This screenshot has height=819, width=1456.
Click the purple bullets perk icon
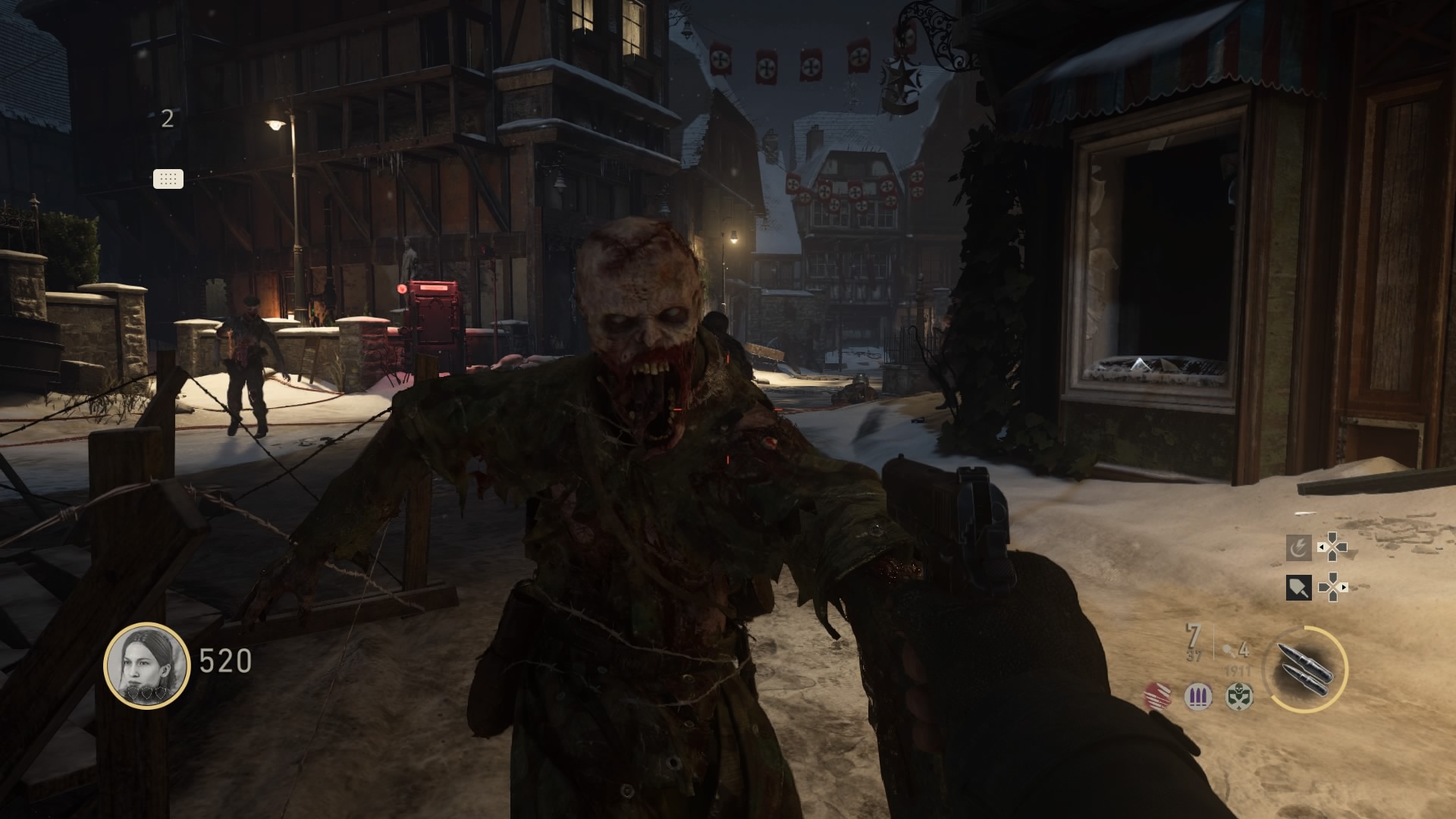point(1198,696)
